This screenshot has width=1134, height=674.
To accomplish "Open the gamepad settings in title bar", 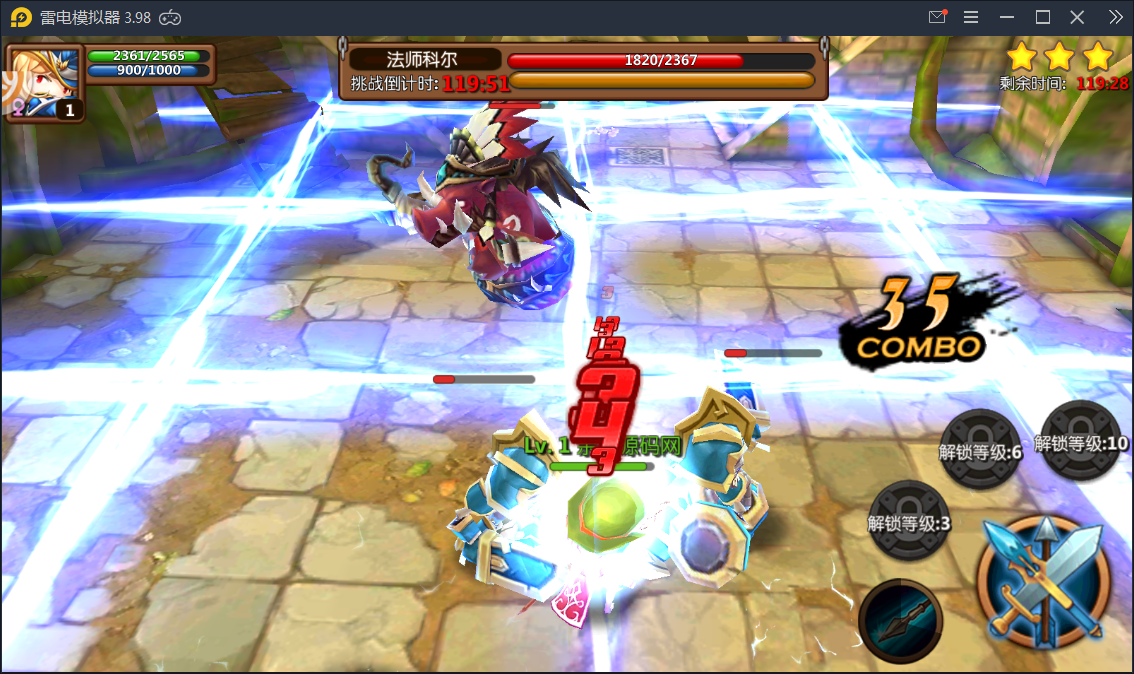I will click(171, 17).
